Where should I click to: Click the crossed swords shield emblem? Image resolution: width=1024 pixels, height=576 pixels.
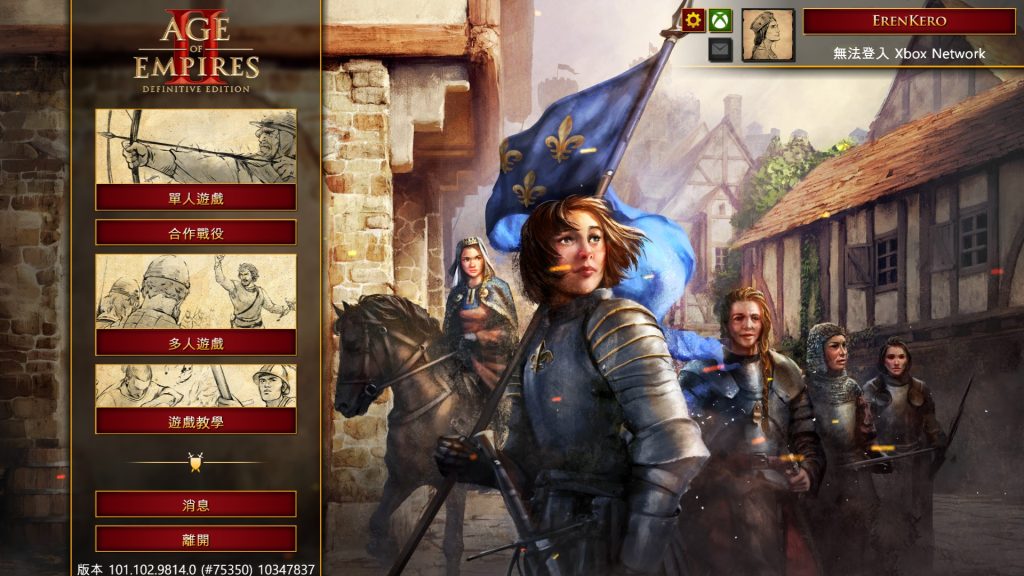(x=196, y=462)
